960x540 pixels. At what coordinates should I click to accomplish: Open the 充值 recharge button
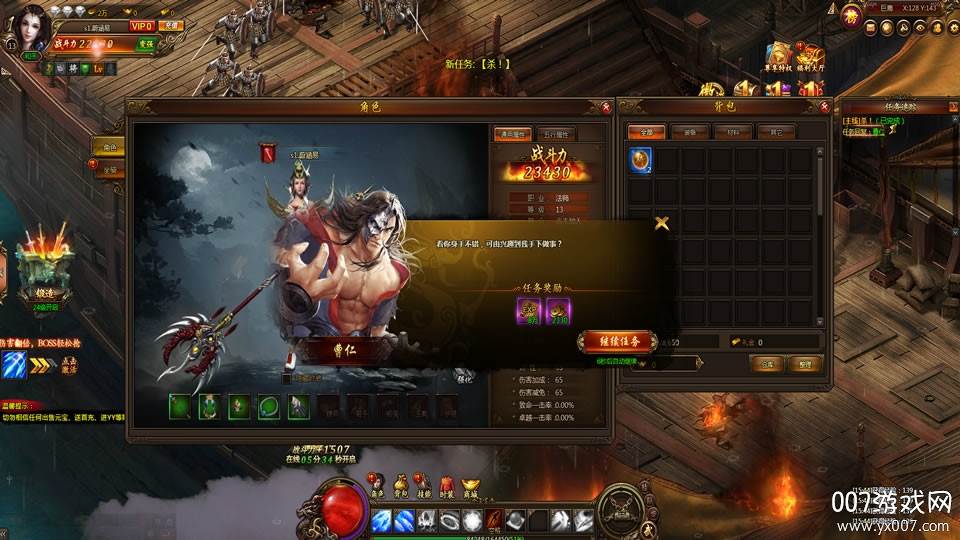173,24
